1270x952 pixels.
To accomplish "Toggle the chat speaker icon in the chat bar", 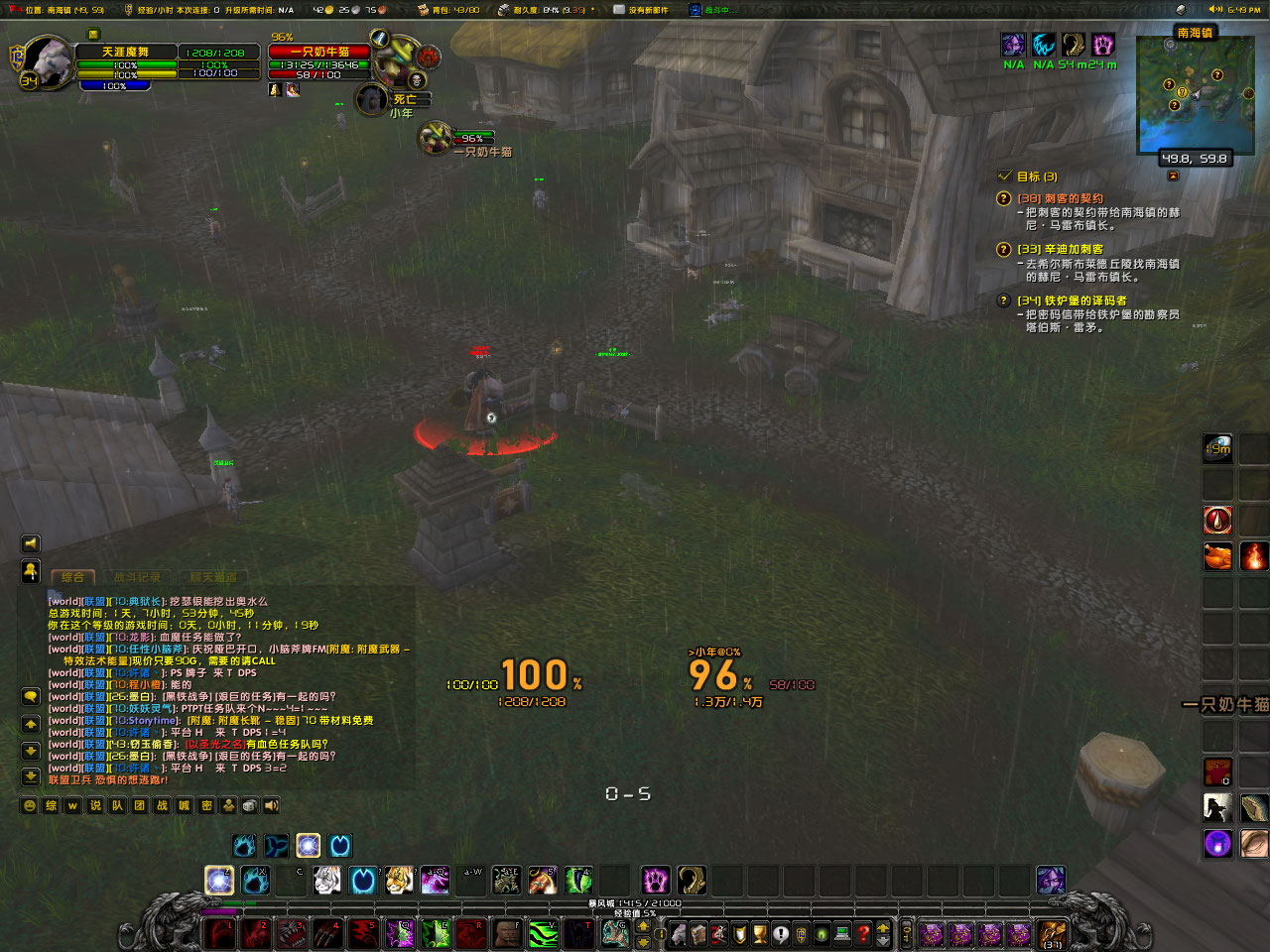I will click(270, 805).
